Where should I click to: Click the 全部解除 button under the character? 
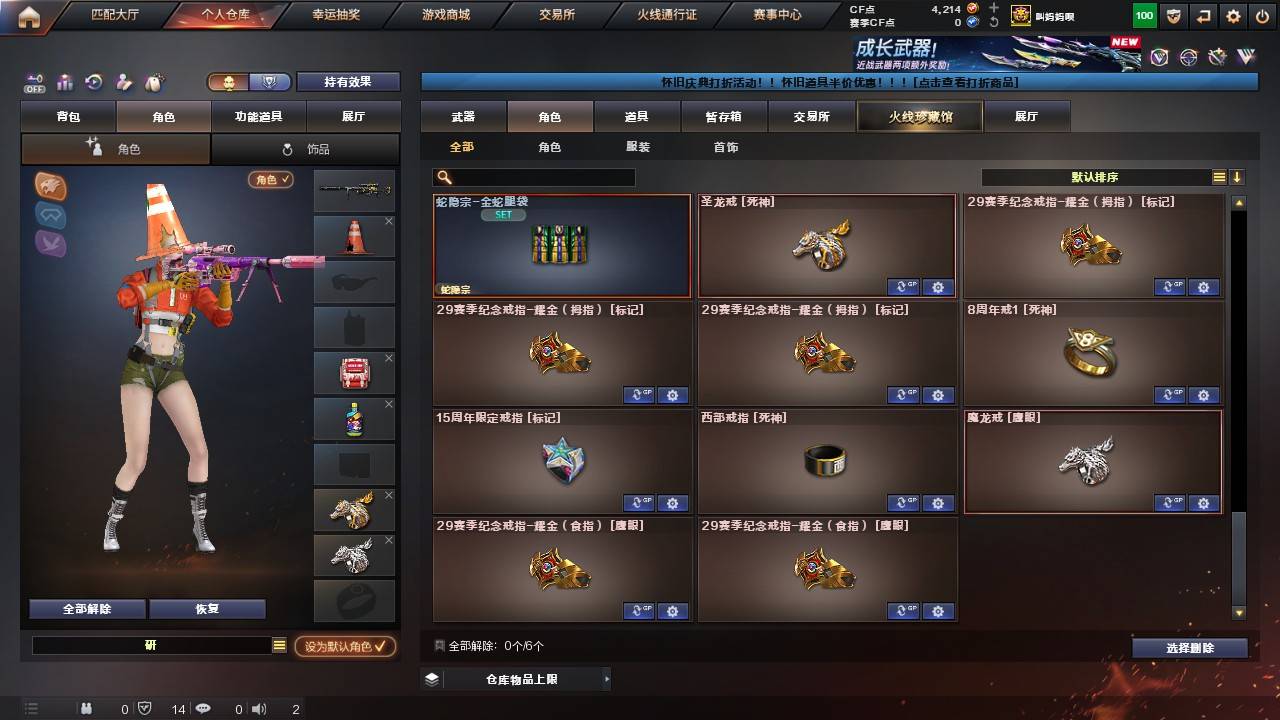click(x=85, y=608)
